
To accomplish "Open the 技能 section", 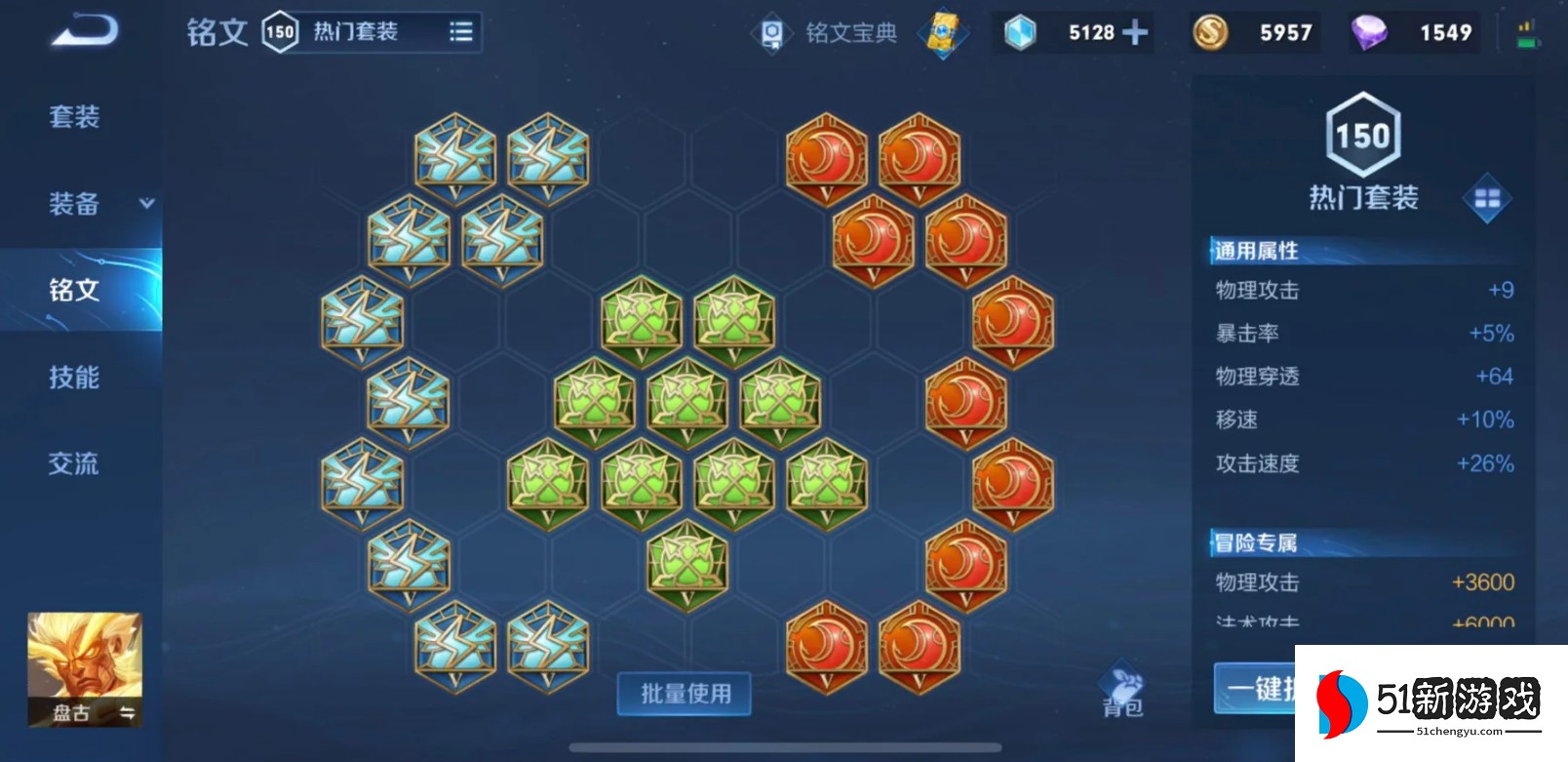I will coord(73,377).
